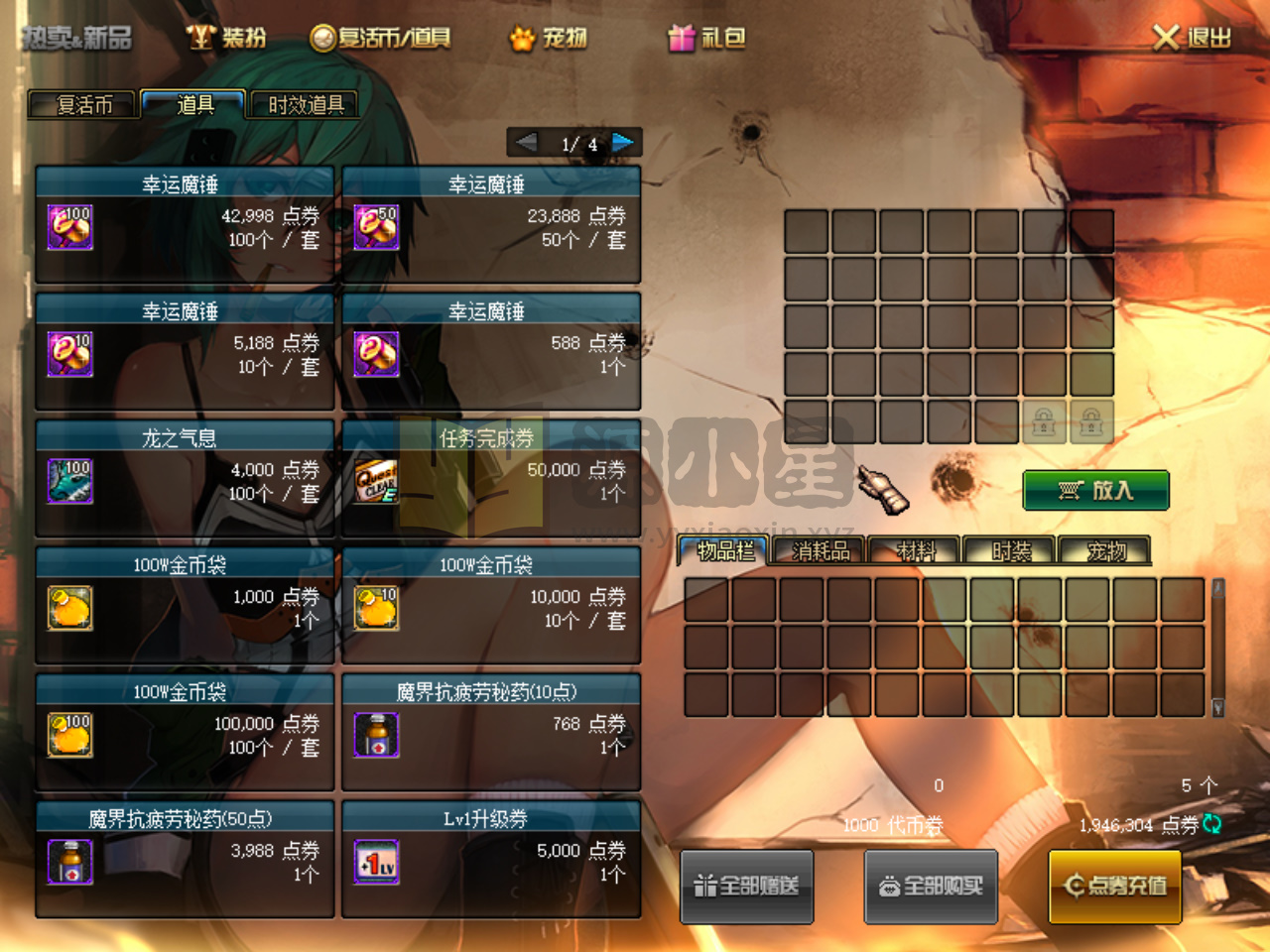This screenshot has width=1270, height=952.
Task: Switch to the 时效道具 tab
Action: coord(304,105)
